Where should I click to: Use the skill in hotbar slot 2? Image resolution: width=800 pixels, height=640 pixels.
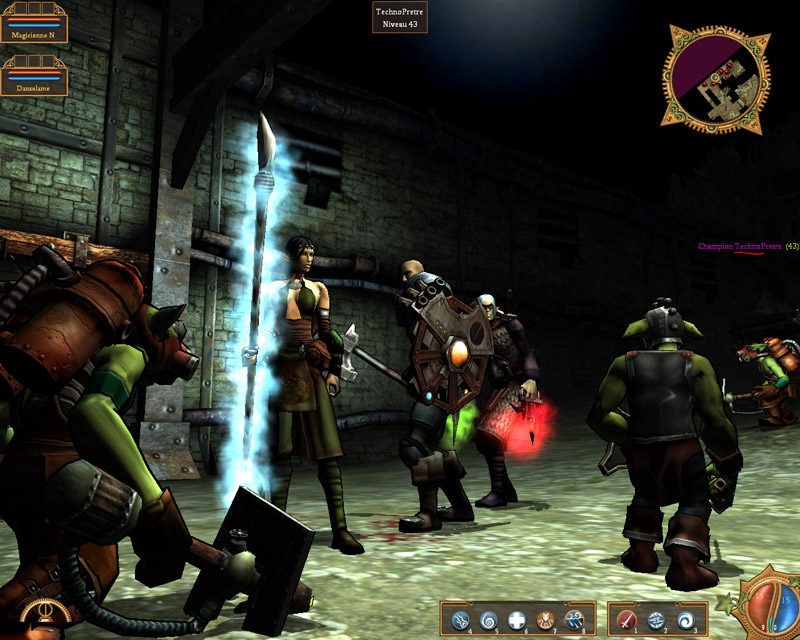pyautogui.click(x=657, y=620)
